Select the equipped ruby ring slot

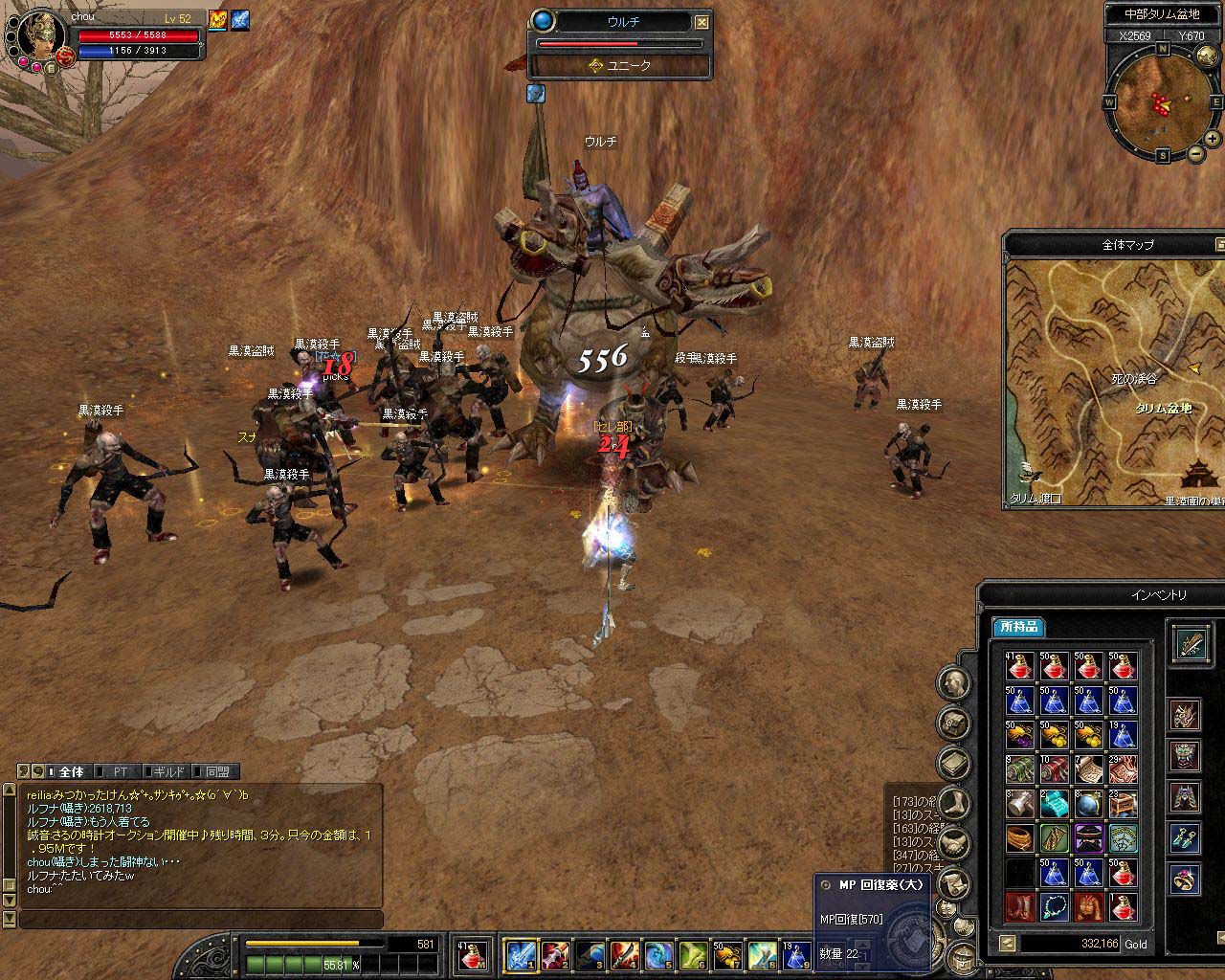tap(1187, 879)
